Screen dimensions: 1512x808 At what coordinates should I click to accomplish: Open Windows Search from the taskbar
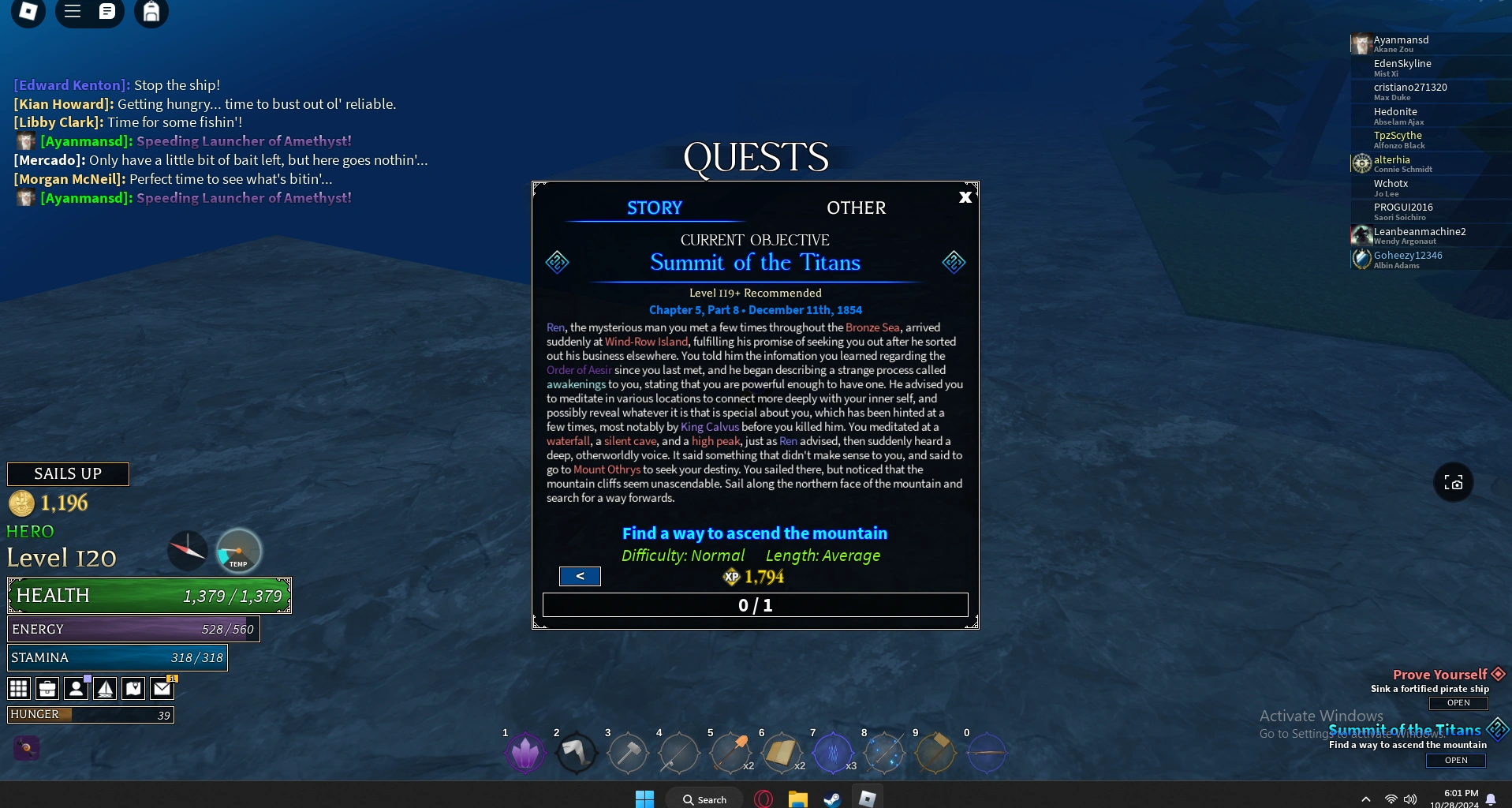coord(703,799)
